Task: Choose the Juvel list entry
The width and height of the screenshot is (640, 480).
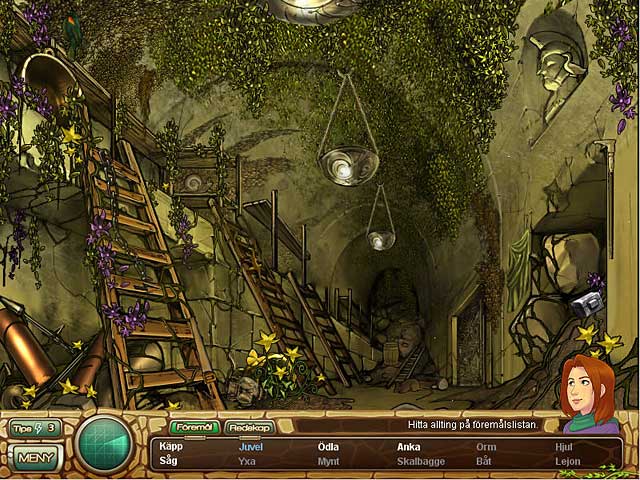Action: tap(250, 447)
